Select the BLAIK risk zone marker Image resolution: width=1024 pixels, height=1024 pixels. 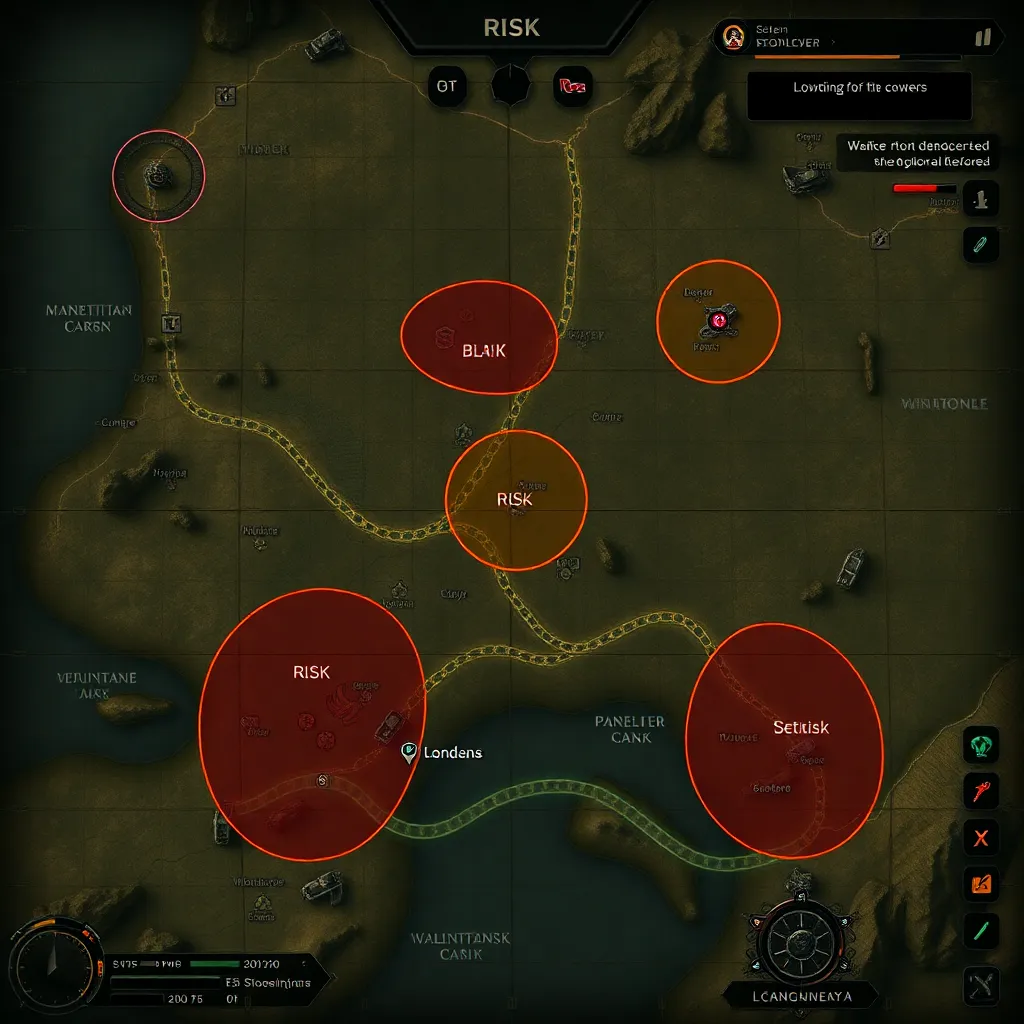tap(479, 338)
